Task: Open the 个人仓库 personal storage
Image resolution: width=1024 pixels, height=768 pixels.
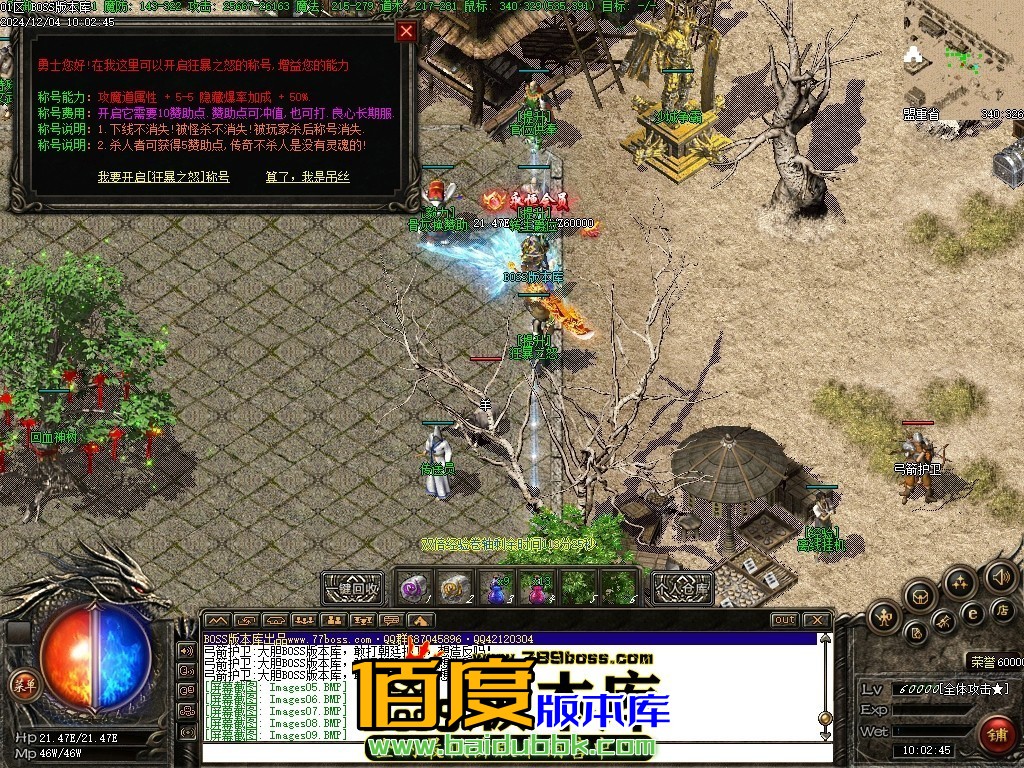Action: tap(683, 588)
